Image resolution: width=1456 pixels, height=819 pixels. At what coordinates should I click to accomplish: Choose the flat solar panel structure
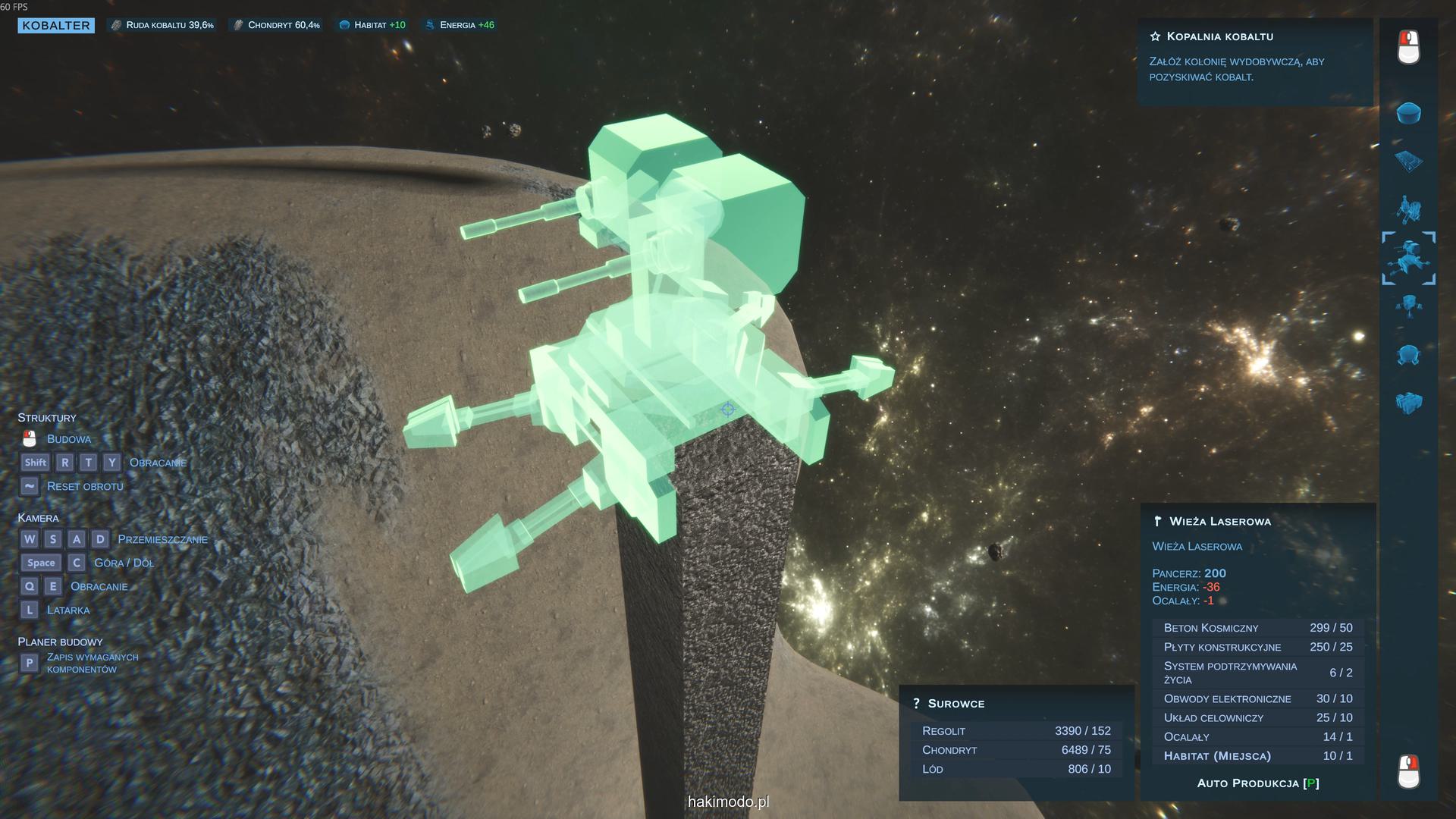(1408, 161)
